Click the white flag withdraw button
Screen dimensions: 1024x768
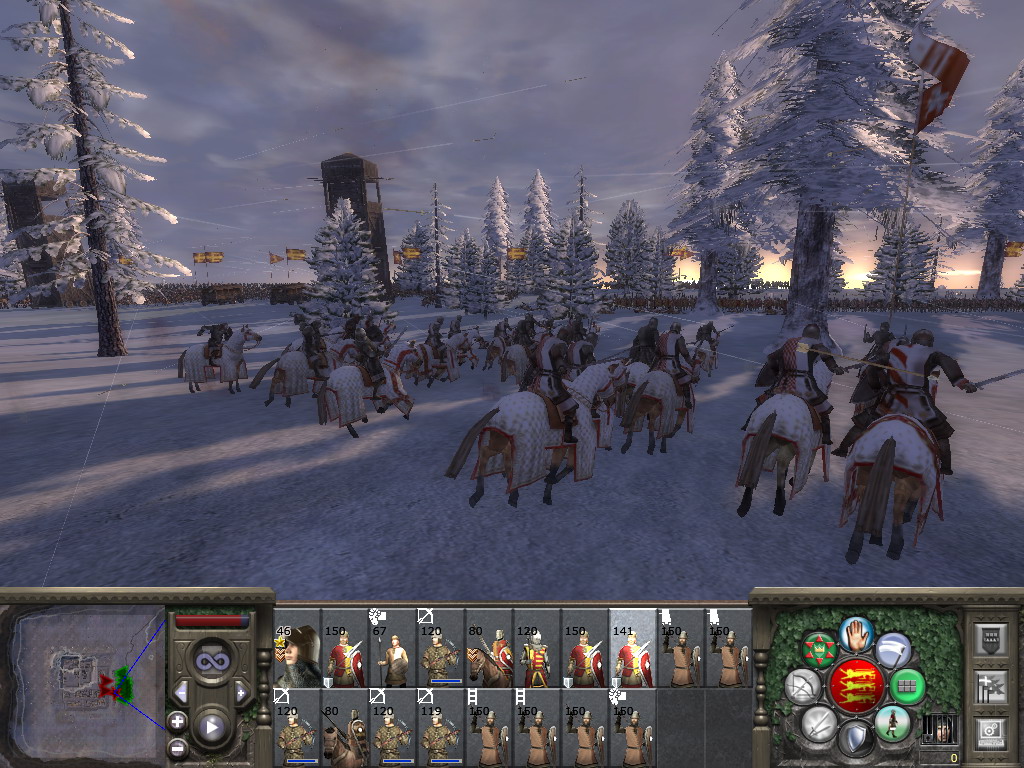pos(893,651)
